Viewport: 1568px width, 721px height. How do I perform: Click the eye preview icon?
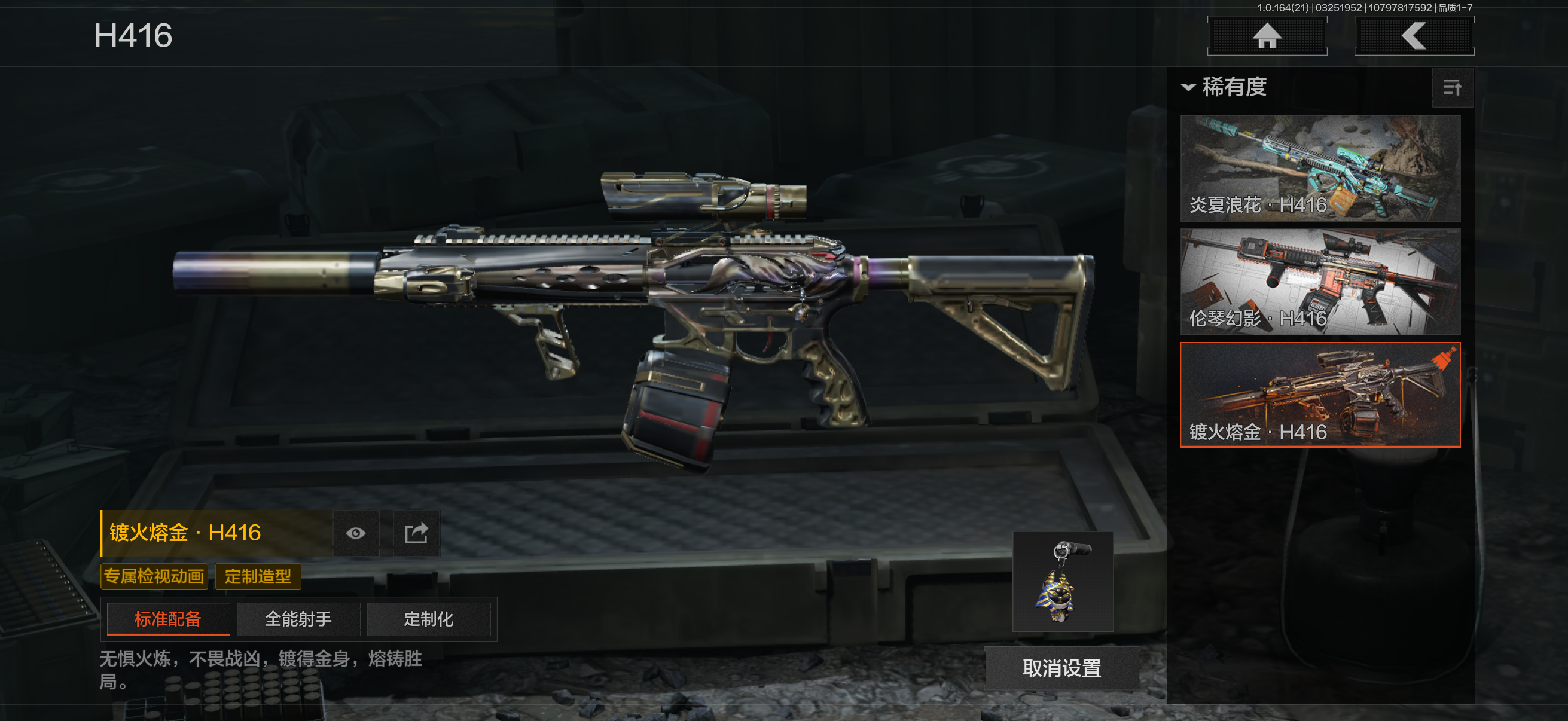coord(356,534)
